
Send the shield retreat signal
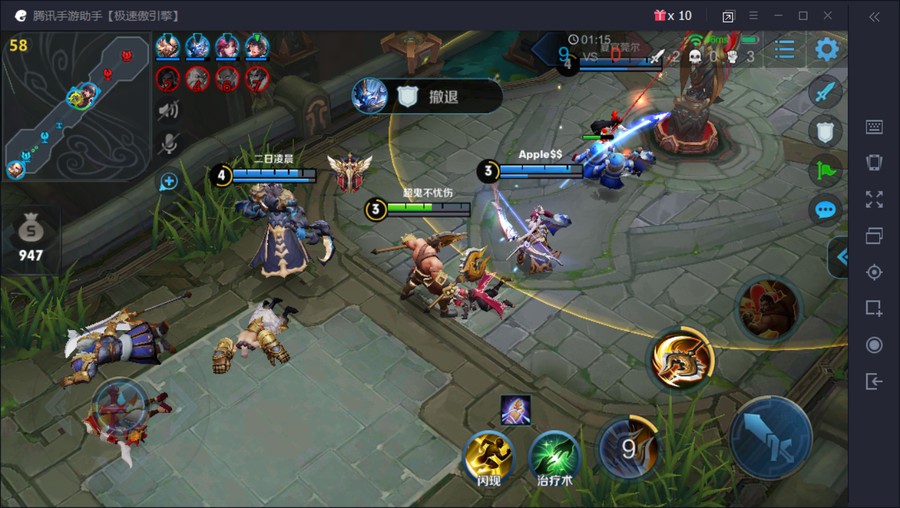[825, 131]
